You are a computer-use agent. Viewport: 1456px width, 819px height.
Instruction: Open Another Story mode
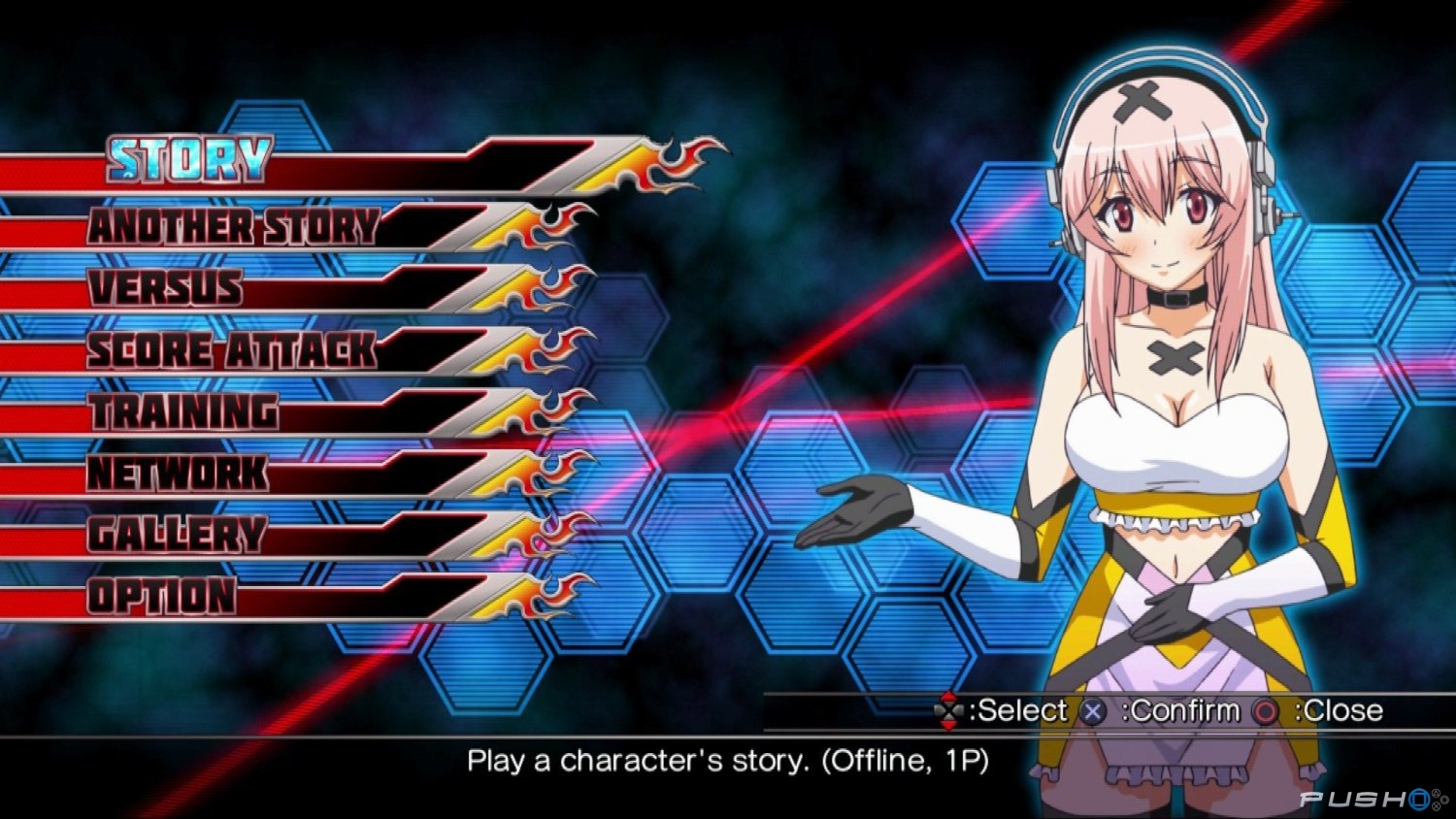233,227
